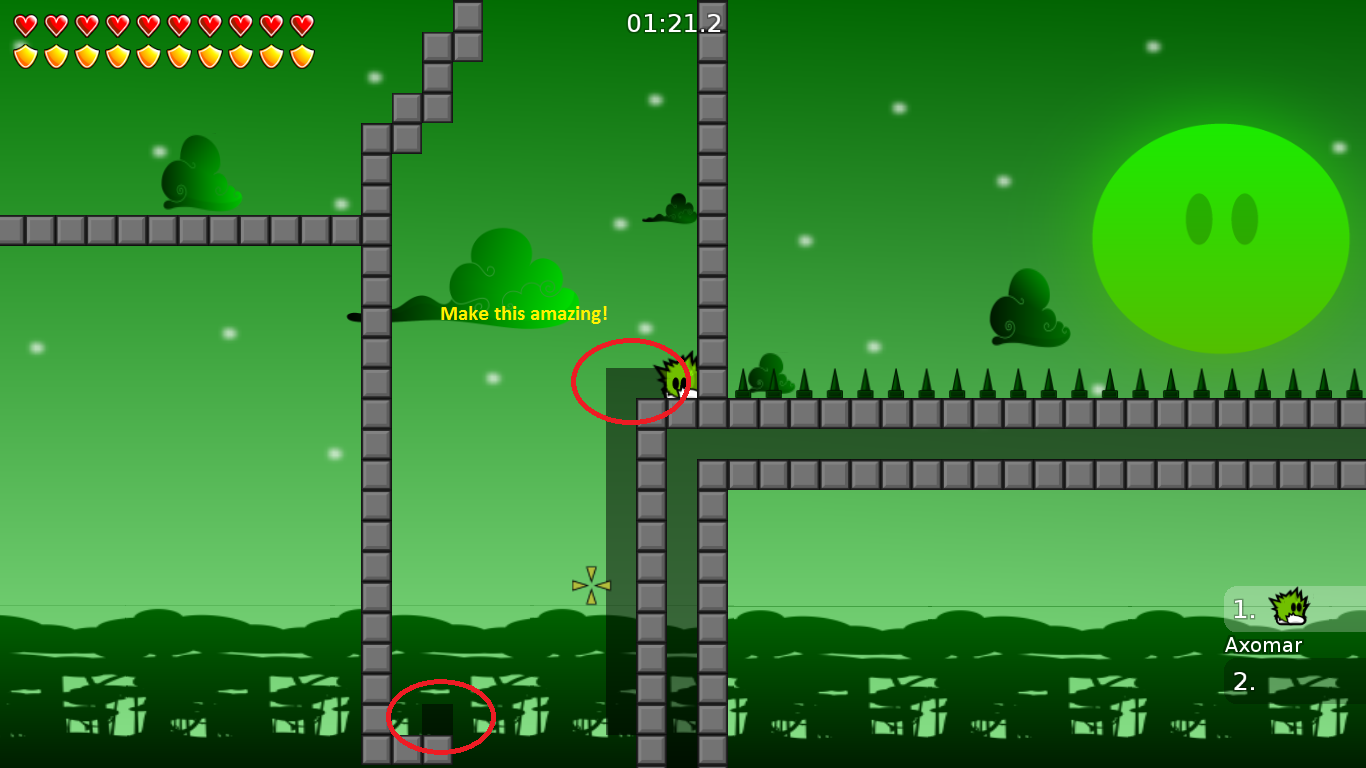Click inside the upper red circle annotation

click(x=630, y=380)
